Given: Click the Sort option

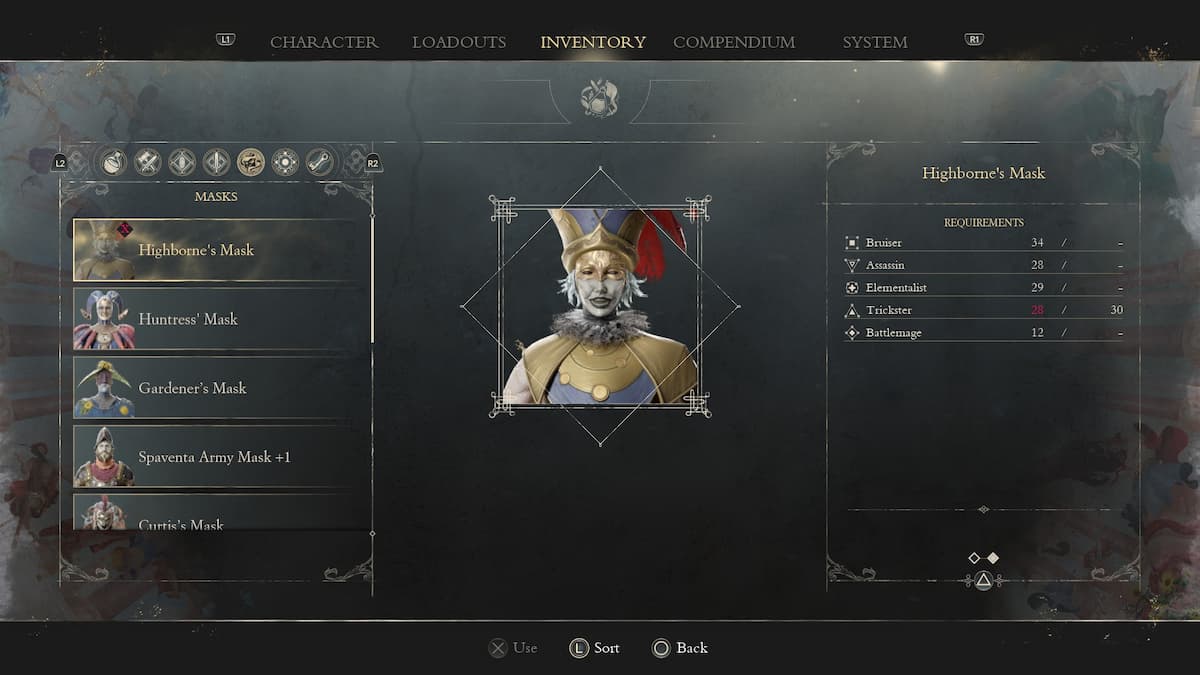Looking at the screenshot, I should coord(595,648).
